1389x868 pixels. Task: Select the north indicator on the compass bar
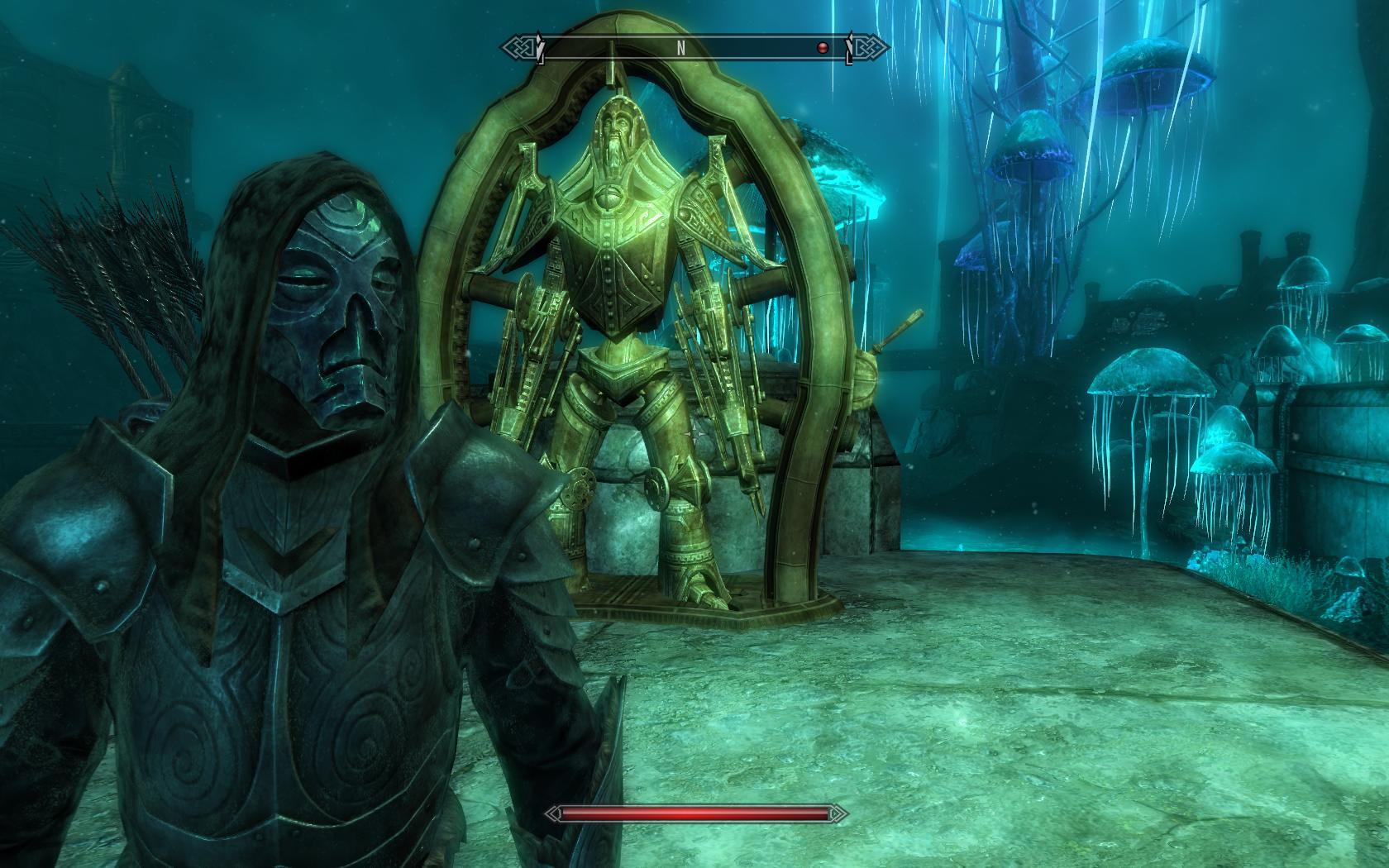tap(681, 48)
